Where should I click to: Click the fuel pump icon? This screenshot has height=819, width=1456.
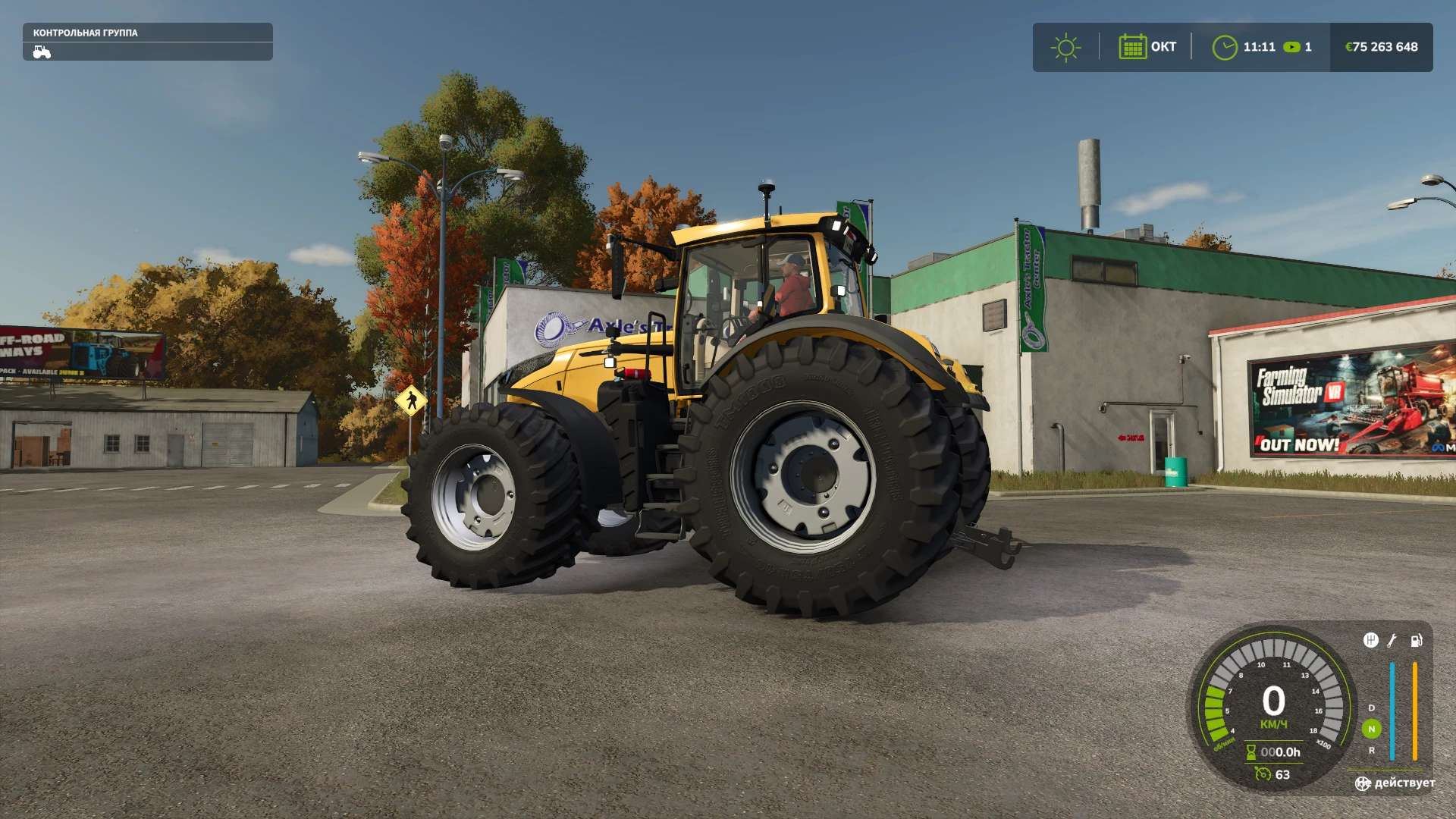[x=1416, y=641]
